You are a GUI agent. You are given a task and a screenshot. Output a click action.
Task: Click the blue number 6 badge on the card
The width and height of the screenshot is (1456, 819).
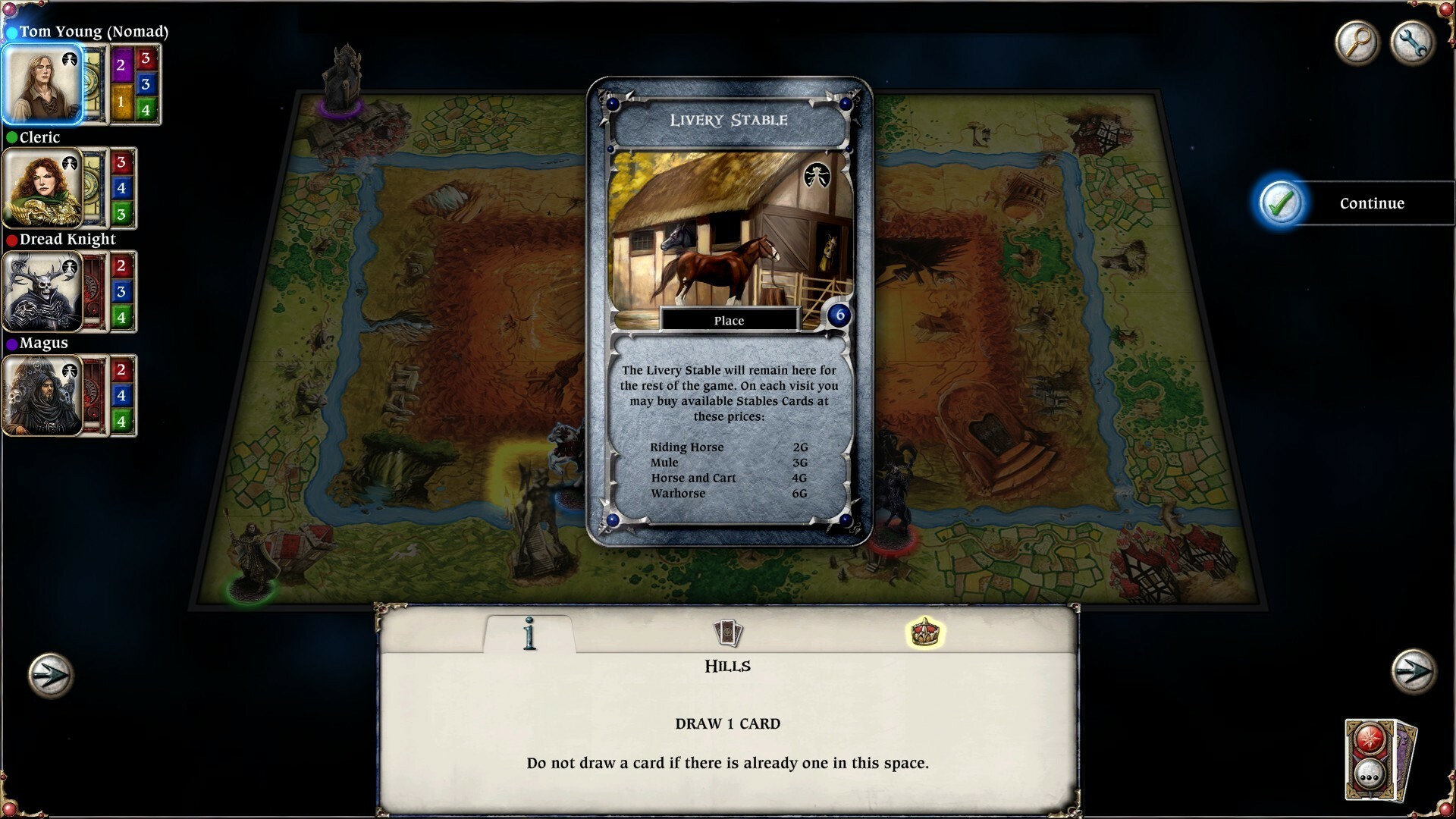pos(837,316)
